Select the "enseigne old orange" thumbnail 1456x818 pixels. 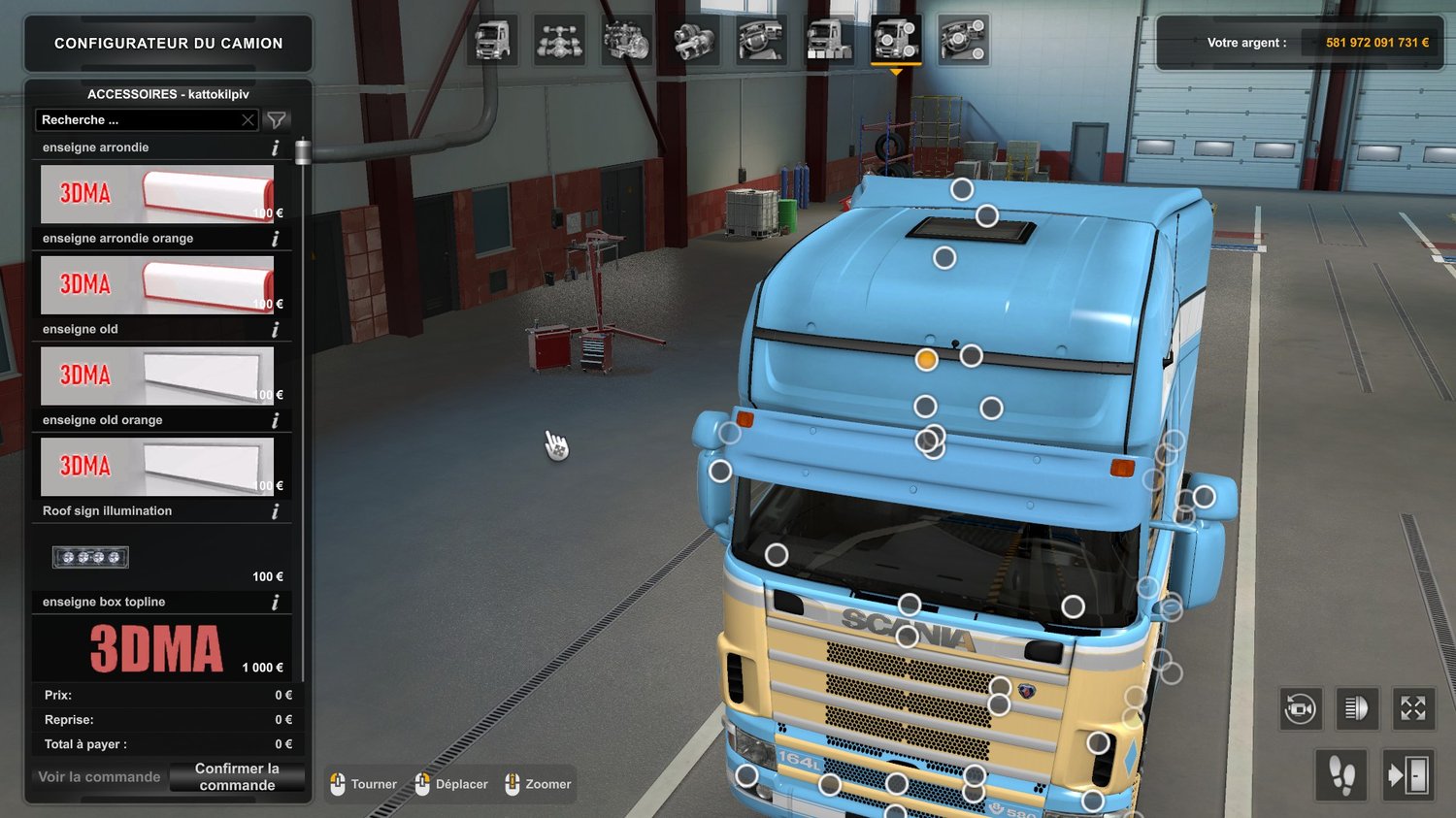(157, 467)
